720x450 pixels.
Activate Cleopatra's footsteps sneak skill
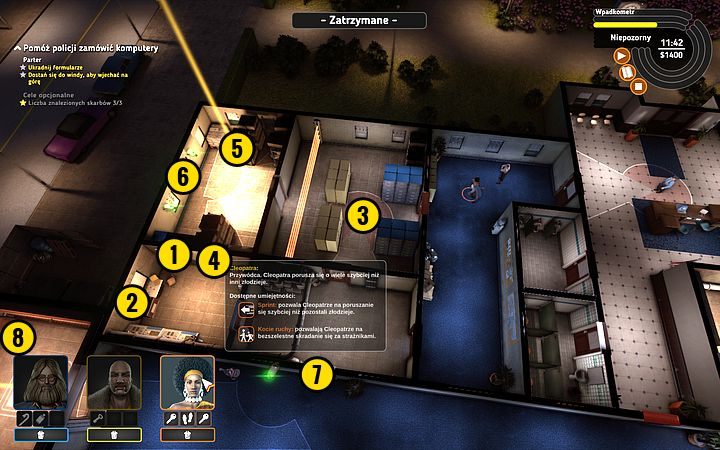pyautogui.click(x=187, y=416)
